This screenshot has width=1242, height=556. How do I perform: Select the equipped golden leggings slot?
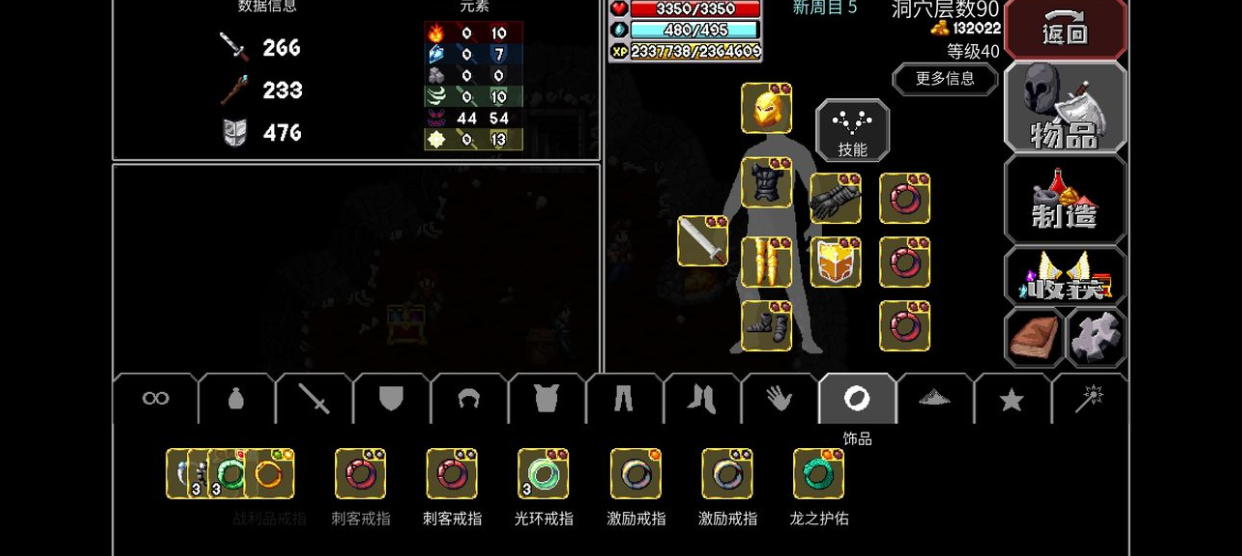766,262
